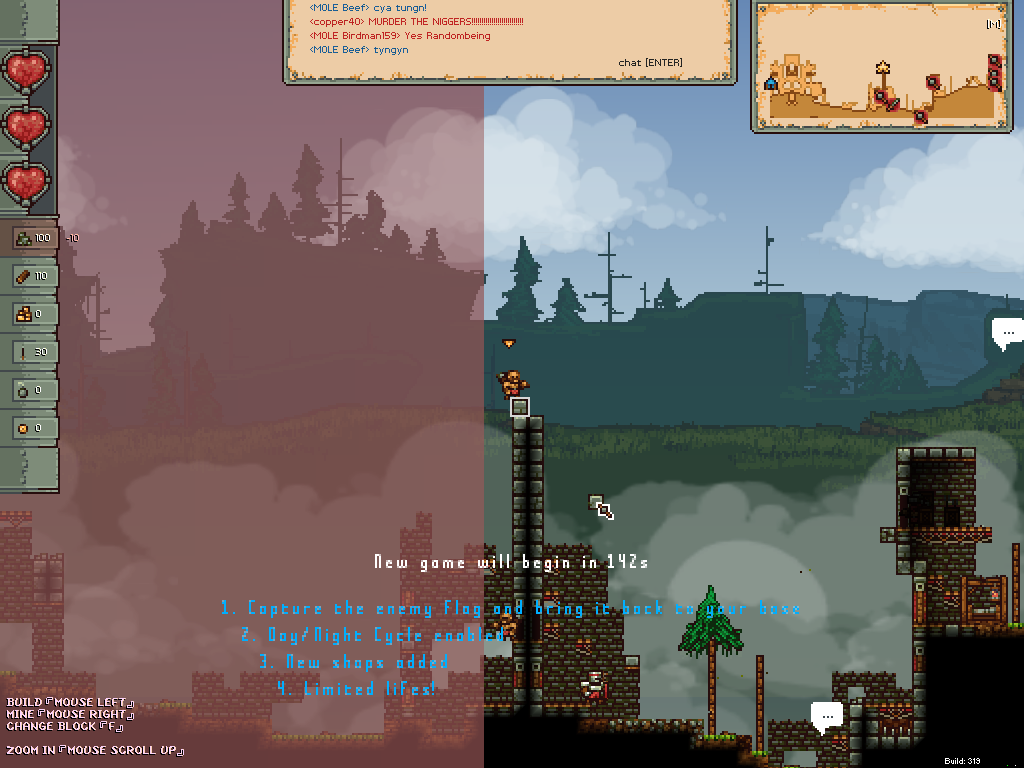Select the coin slot
The width and height of the screenshot is (1024, 768).
pyautogui.click(x=33, y=428)
